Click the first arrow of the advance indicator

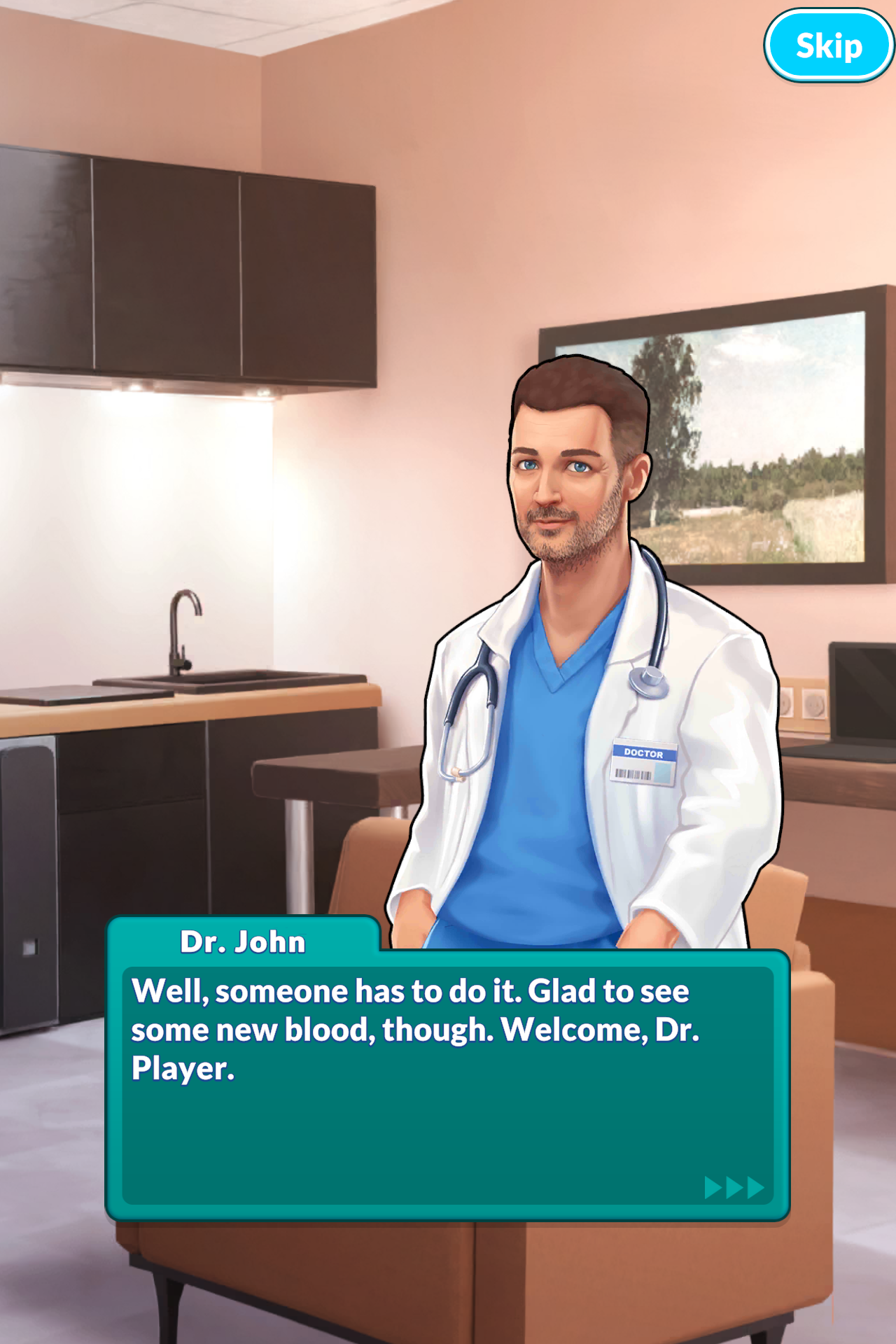[x=713, y=1188]
